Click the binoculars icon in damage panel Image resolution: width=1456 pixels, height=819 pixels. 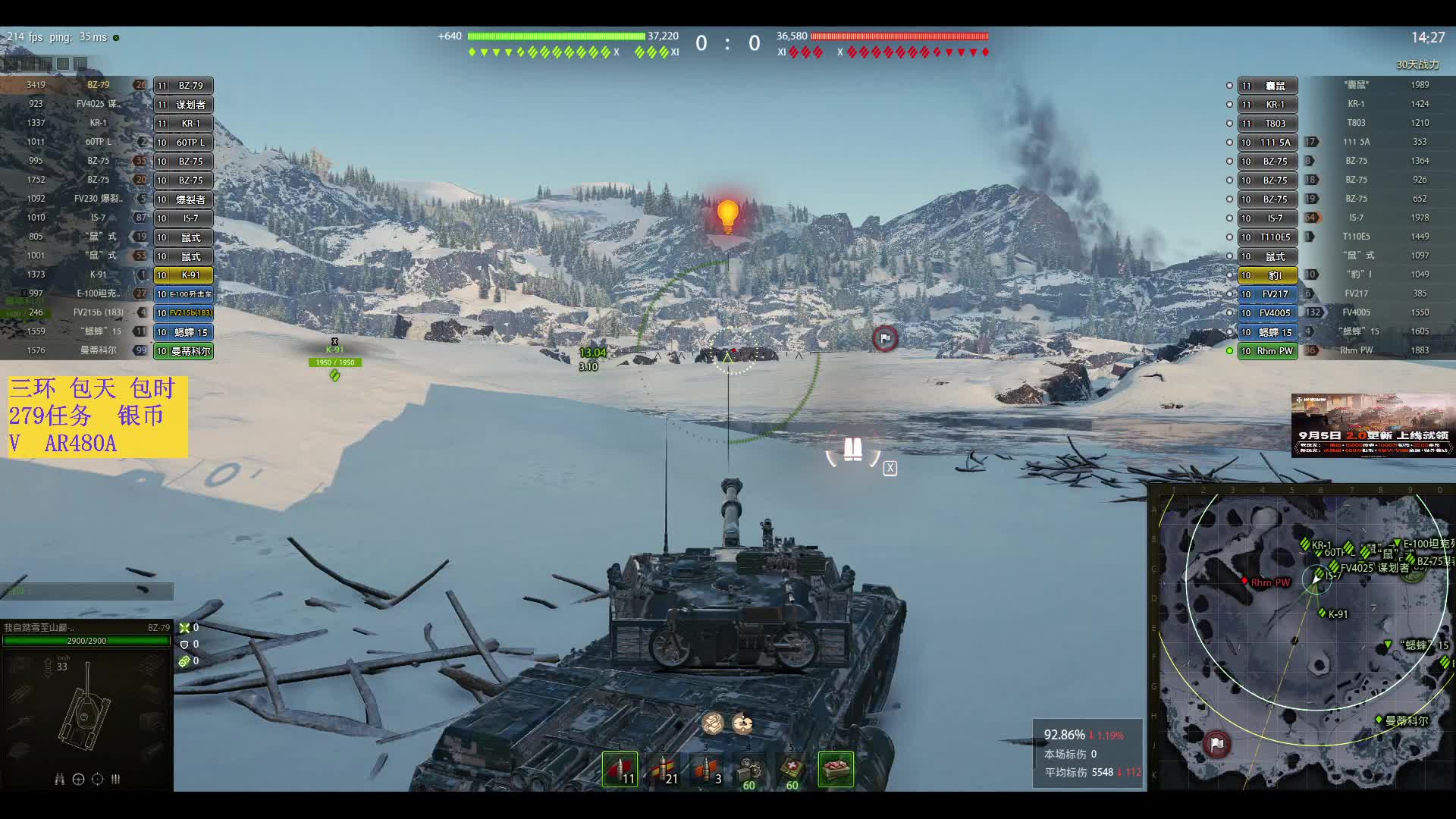59,779
